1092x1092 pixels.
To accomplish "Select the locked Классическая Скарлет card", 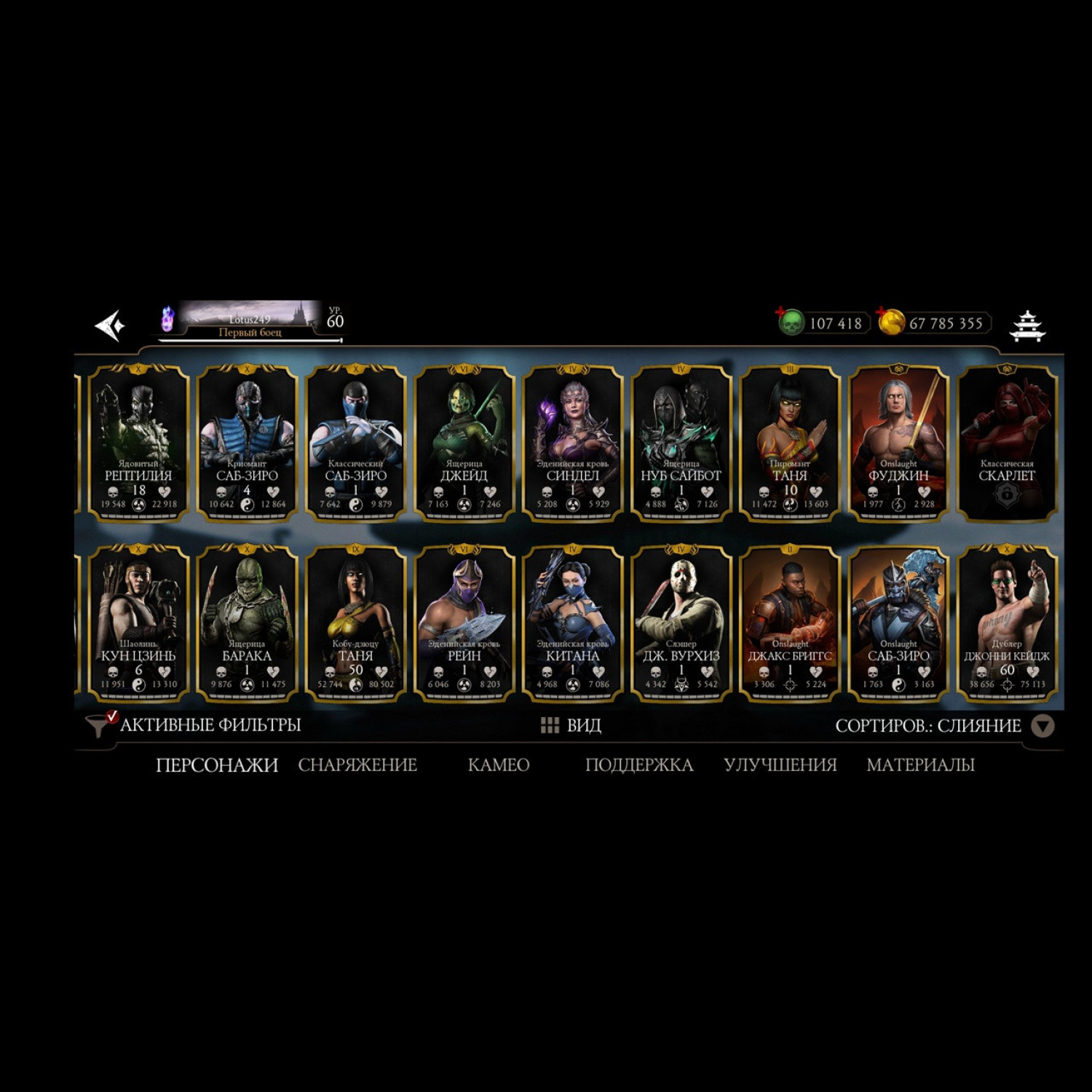I will 1007,443.
